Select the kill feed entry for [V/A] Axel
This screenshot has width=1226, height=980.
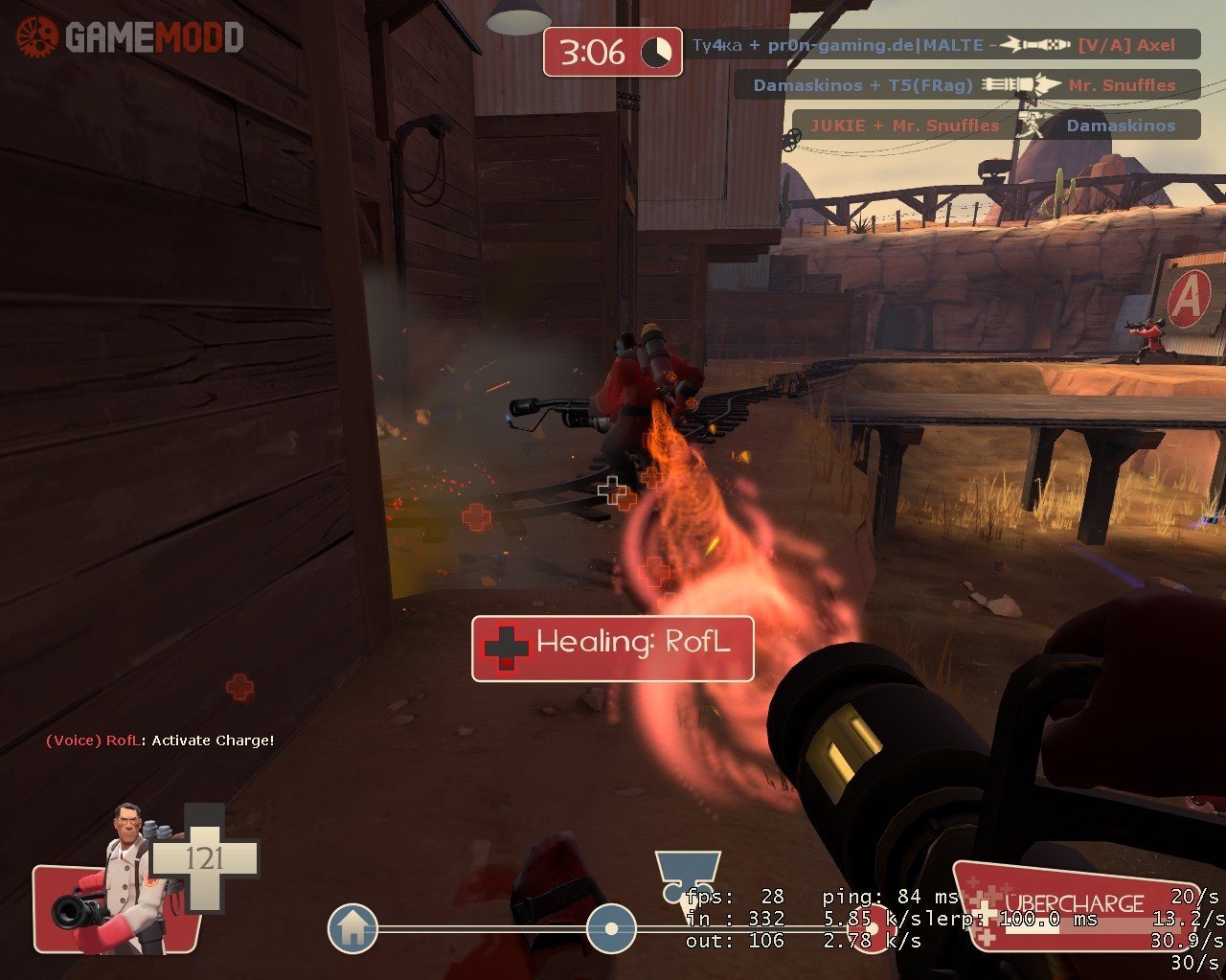pyautogui.click(x=942, y=45)
